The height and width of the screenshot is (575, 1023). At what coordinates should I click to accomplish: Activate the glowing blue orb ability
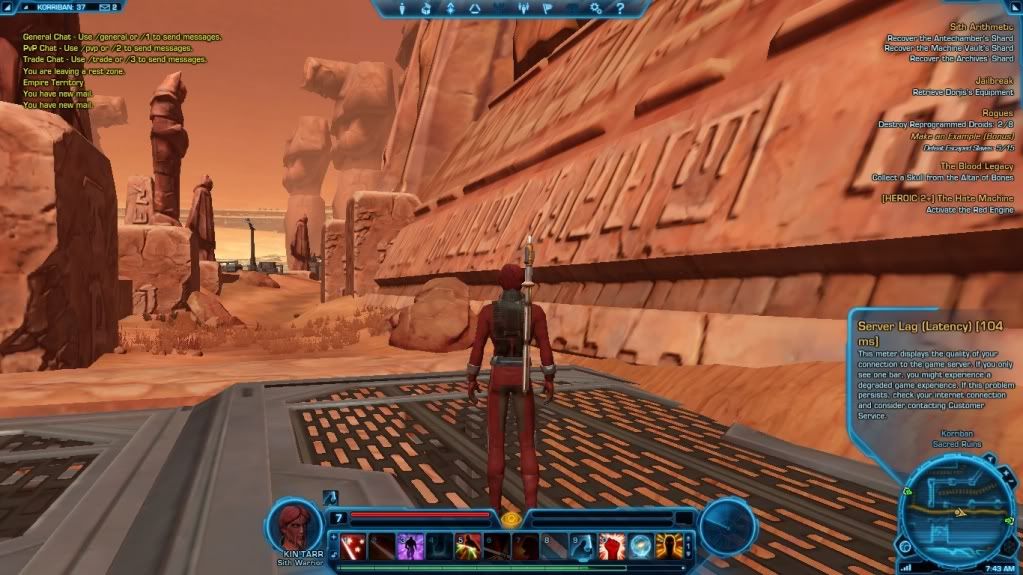pyautogui.click(x=640, y=546)
